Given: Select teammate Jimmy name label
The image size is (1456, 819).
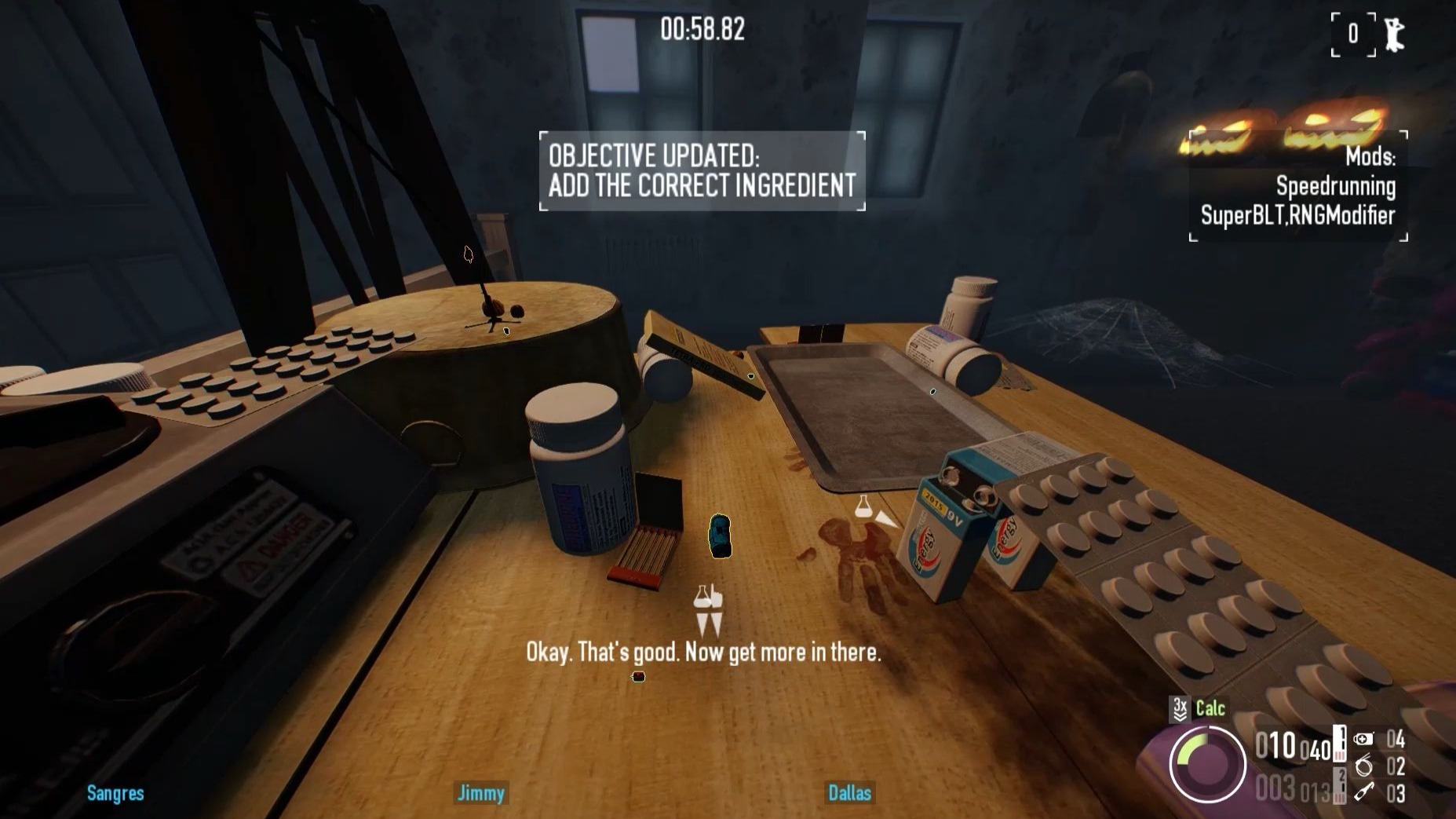Looking at the screenshot, I should [x=480, y=793].
